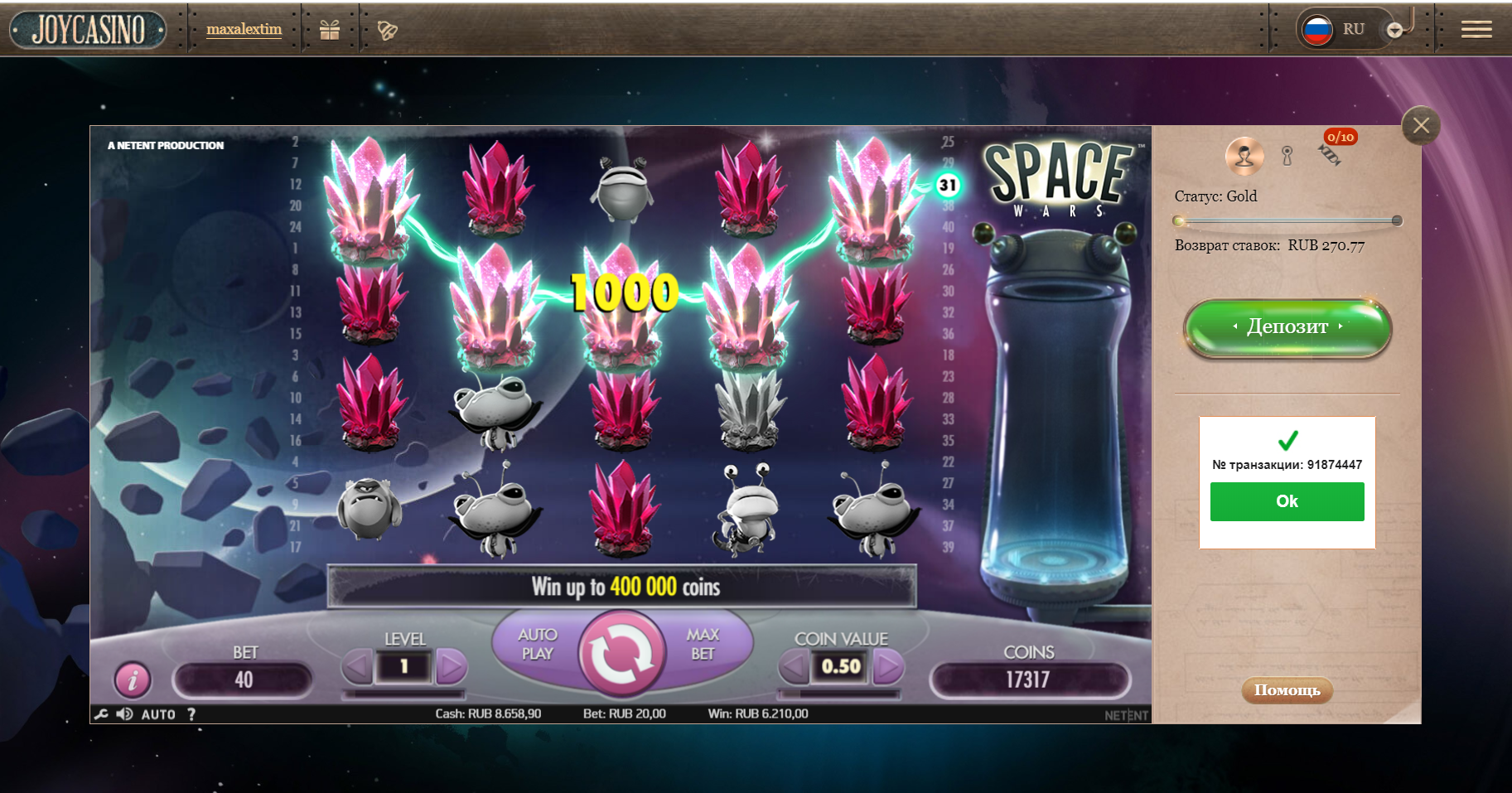1512x793 pixels.
Task: Open the Депозит deposit page
Action: pos(1287,327)
